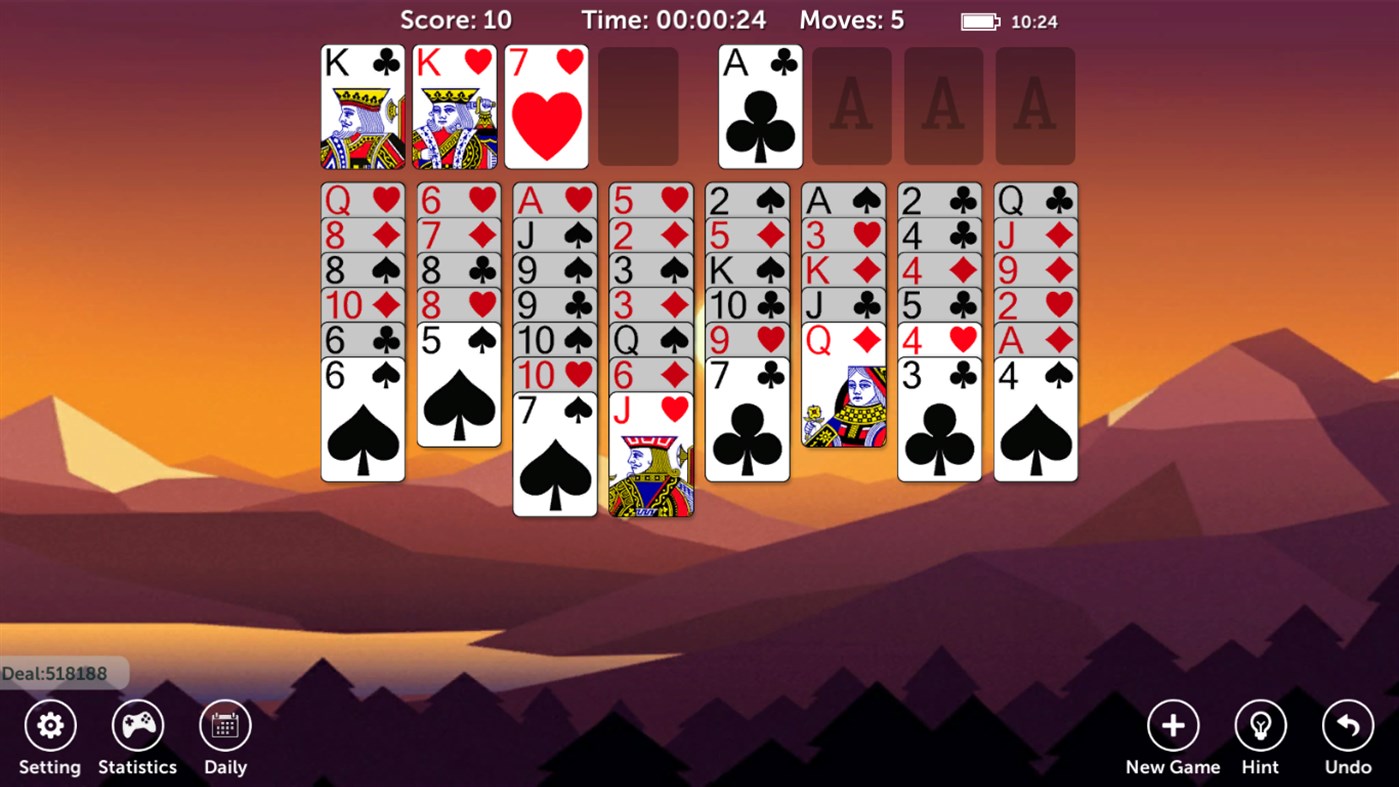Click the first dimmed Ace foundation placeholder

point(852,105)
